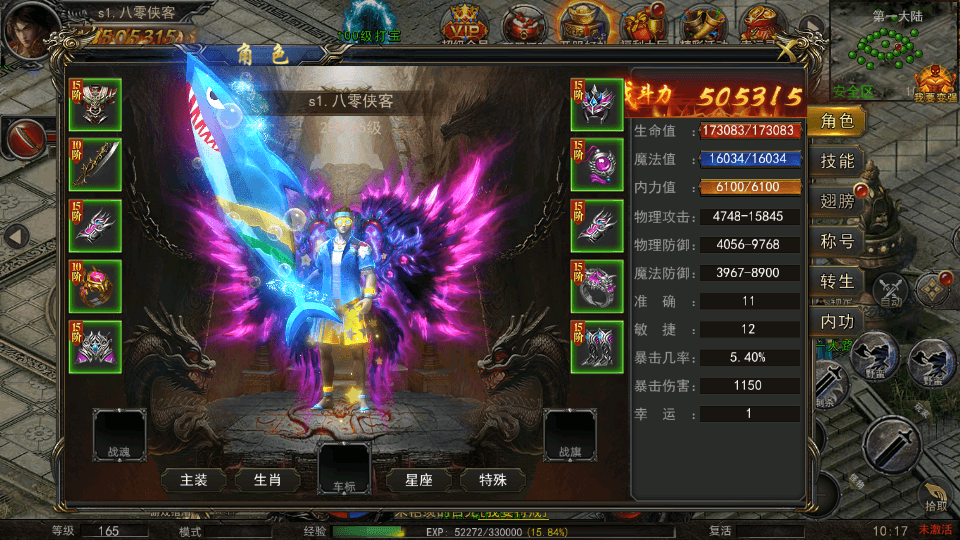The width and height of the screenshot is (960, 540).
Task: Select the 车标 emblem slot
Action: (344, 468)
